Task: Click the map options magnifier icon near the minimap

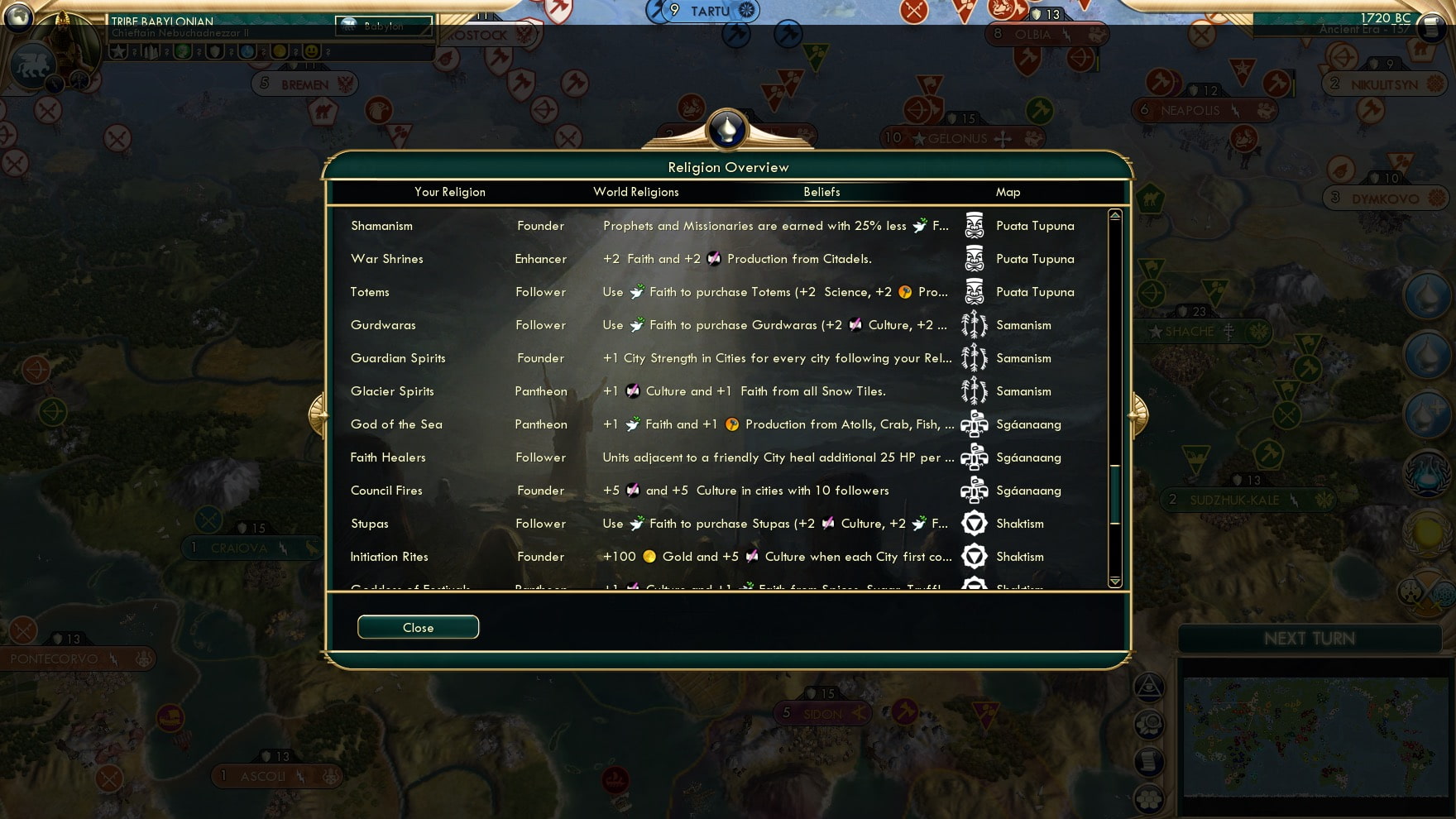Action: point(1149,724)
